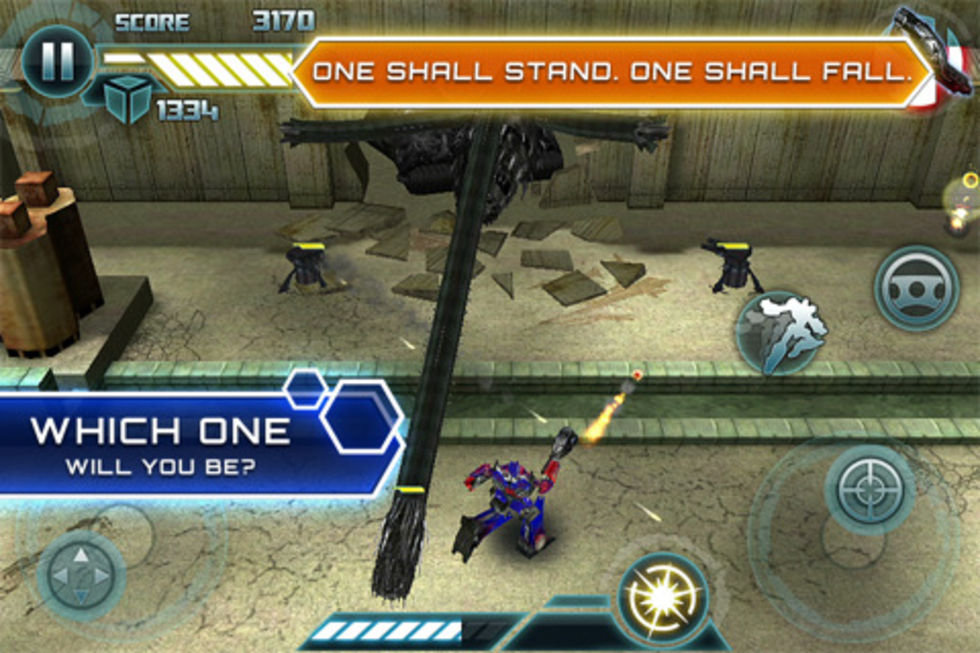Fire using the crosshair target button
Image resolution: width=980 pixels, height=653 pixels.
click(x=870, y=488)
